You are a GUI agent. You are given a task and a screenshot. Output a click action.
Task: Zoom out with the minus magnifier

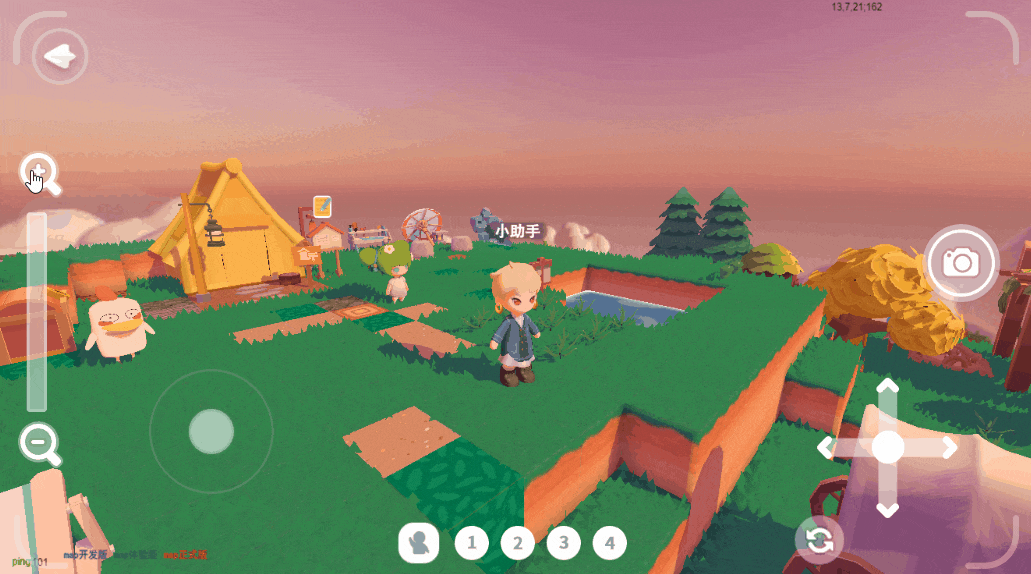pos(38,441)
